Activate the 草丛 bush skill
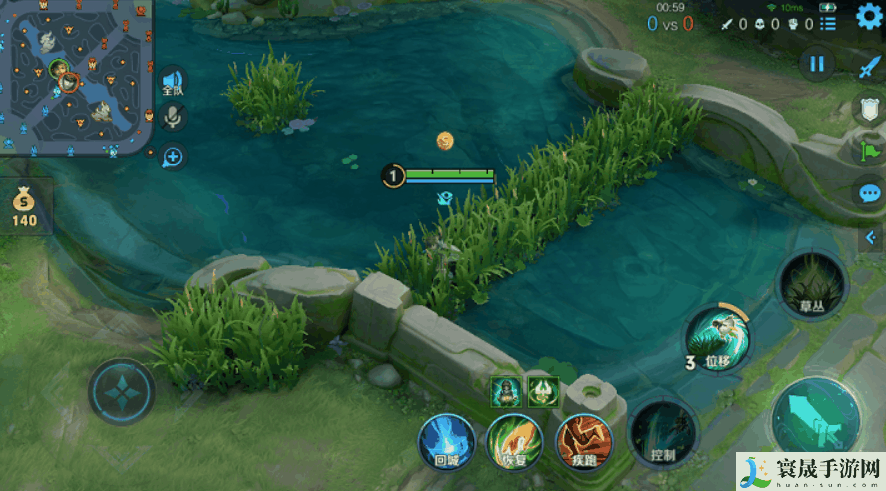This screenshot has height=491, width=886. (811, 285)
